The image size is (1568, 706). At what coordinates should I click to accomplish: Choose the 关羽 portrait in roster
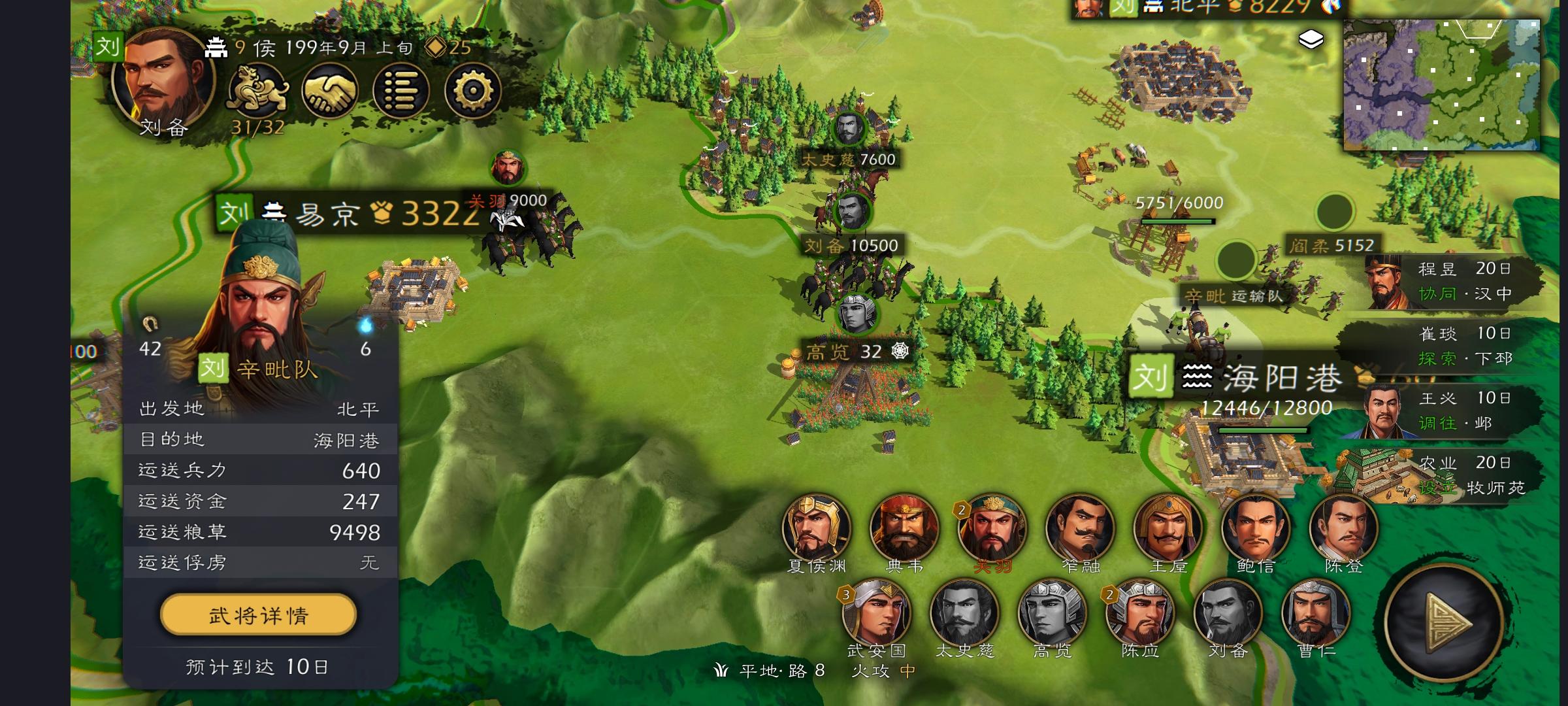pyautogui.click(x=992, y=528)
